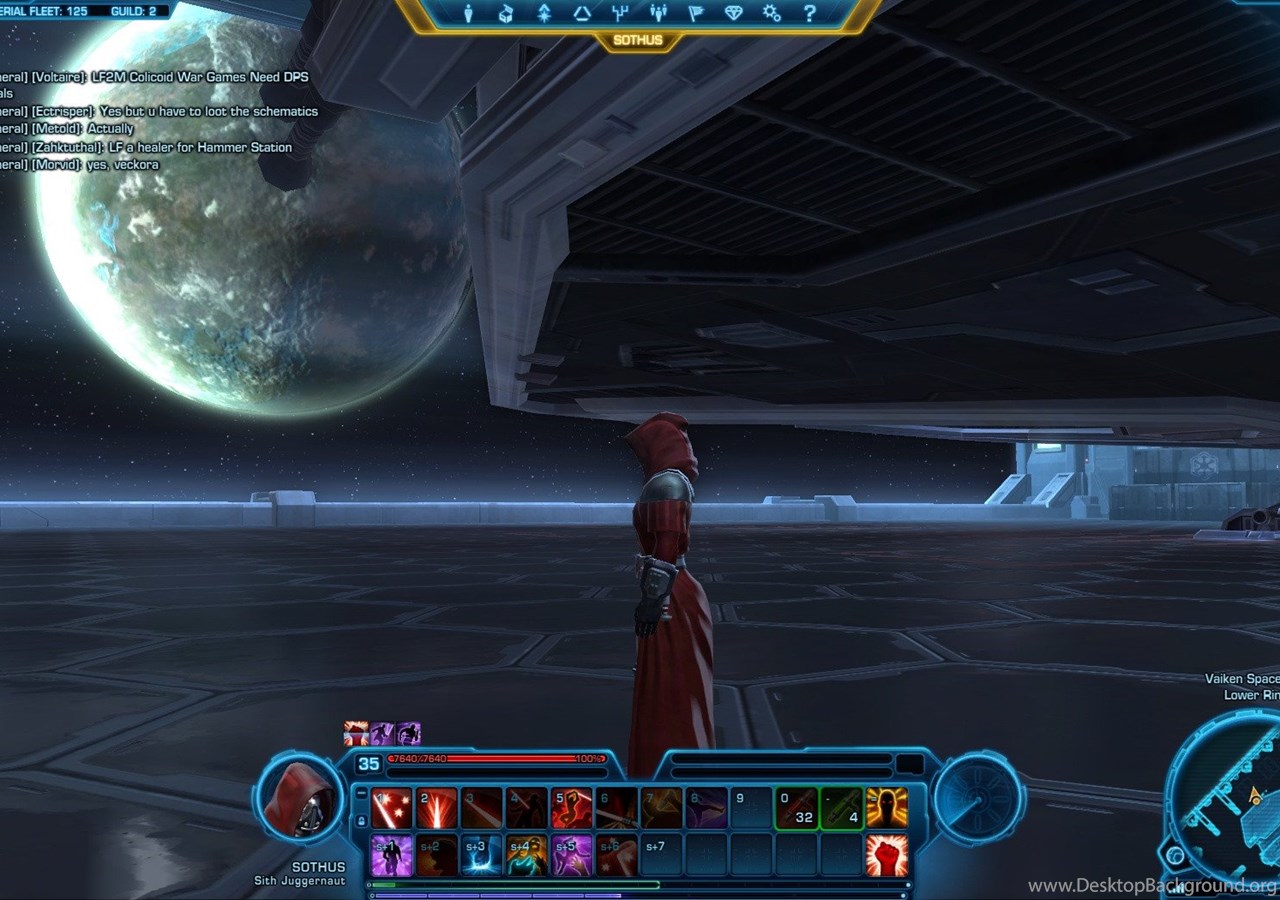The height and width of the screenshot is (900, 1280).
Task: Use the item in slot 0 showing 32
Action: (796, 808)
